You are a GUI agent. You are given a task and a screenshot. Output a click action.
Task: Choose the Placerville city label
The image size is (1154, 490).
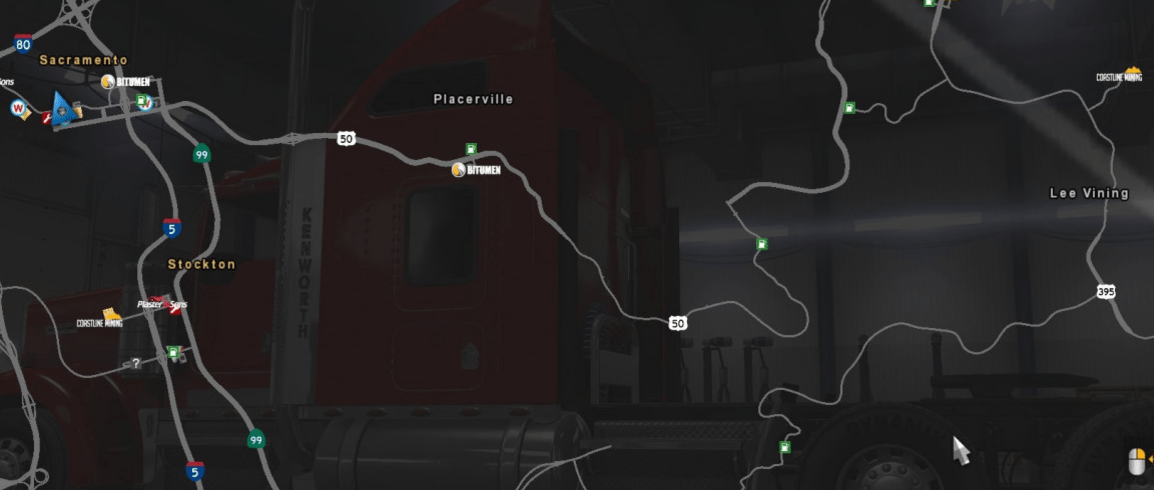[x=473, y=99]
